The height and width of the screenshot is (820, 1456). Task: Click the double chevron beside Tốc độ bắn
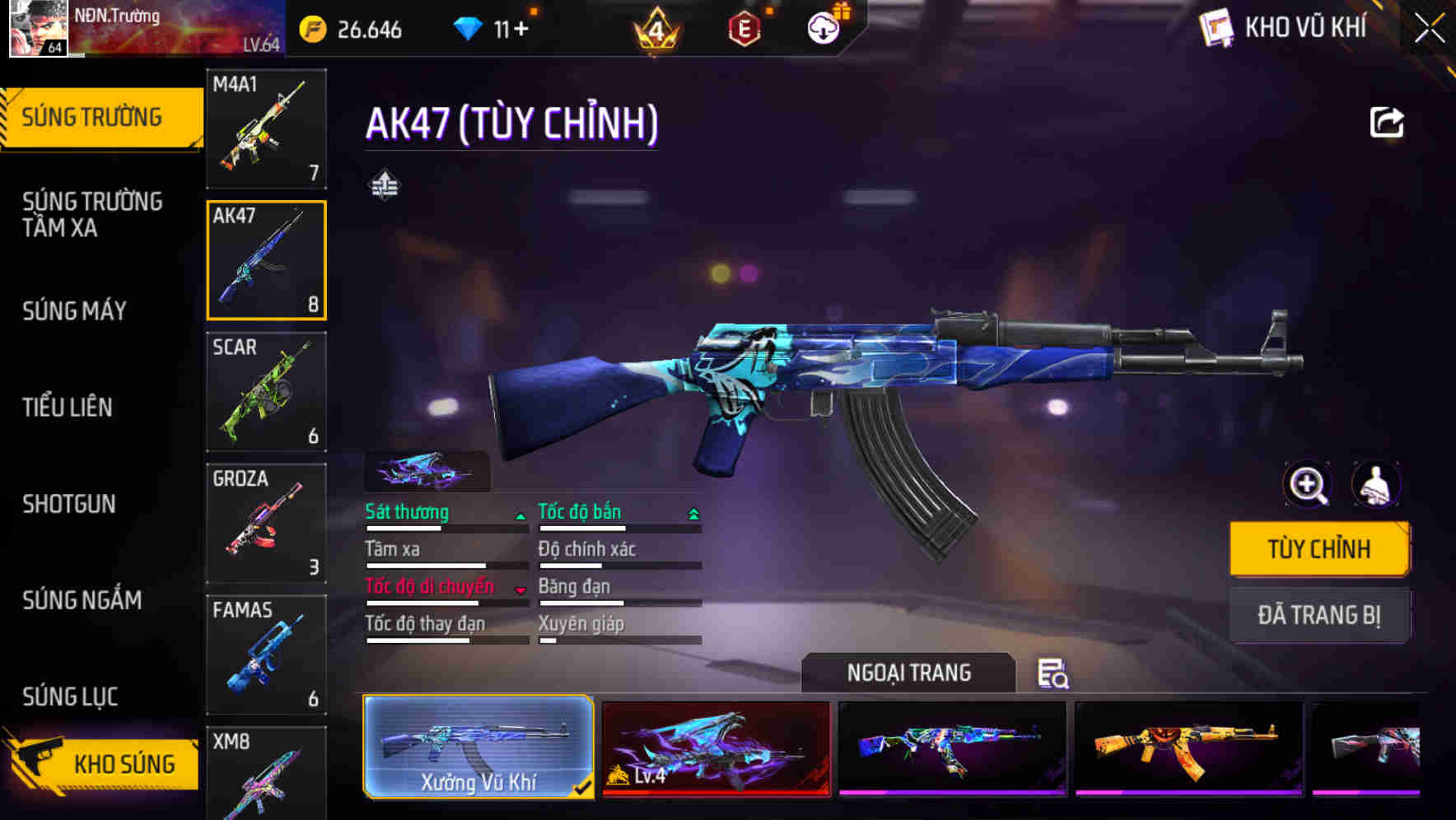(692, 514)
